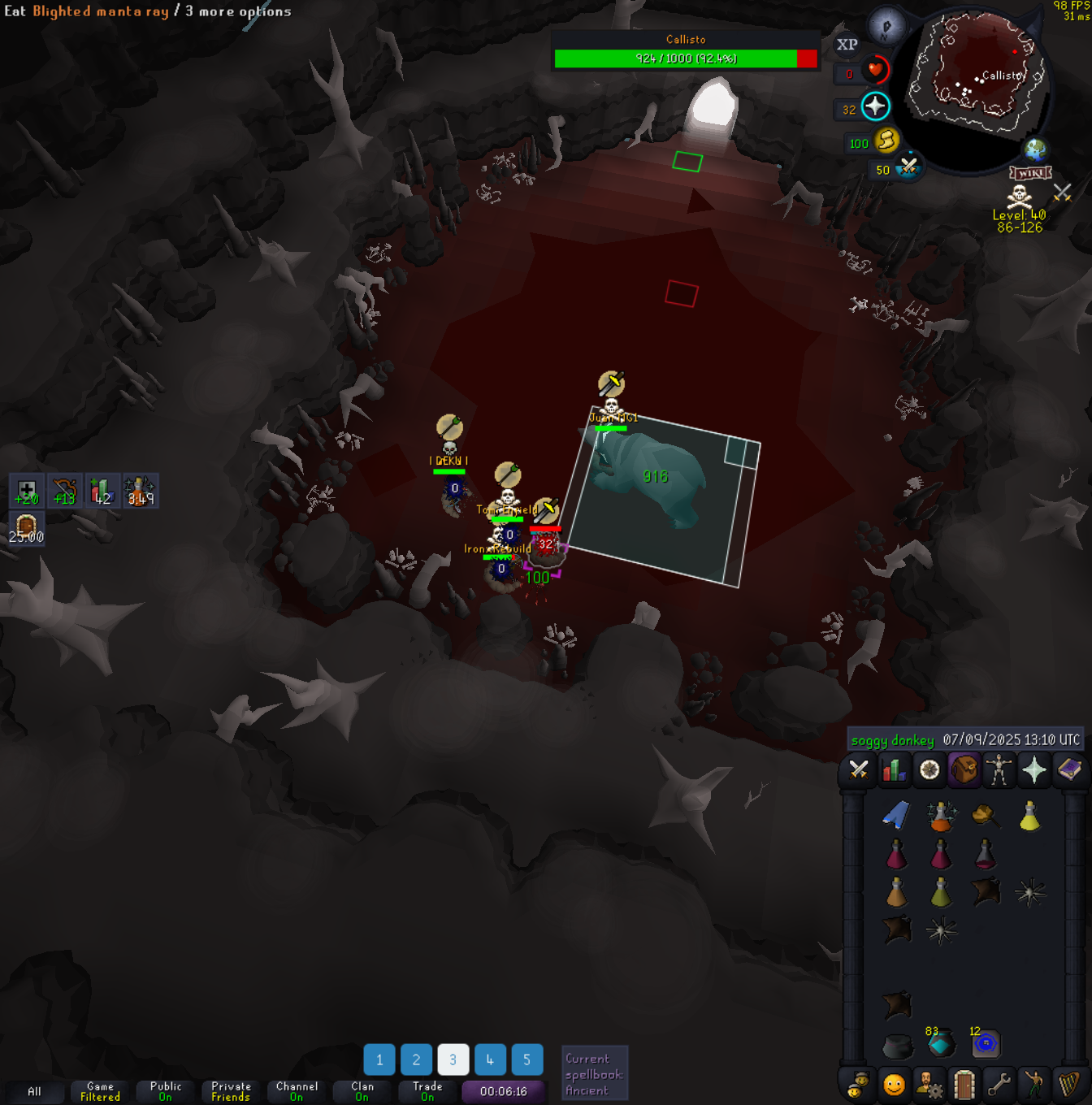This screenshot has height=1105, width=1092.
Task: Toggle run with the boot orb
Action: tap(886, 141)
